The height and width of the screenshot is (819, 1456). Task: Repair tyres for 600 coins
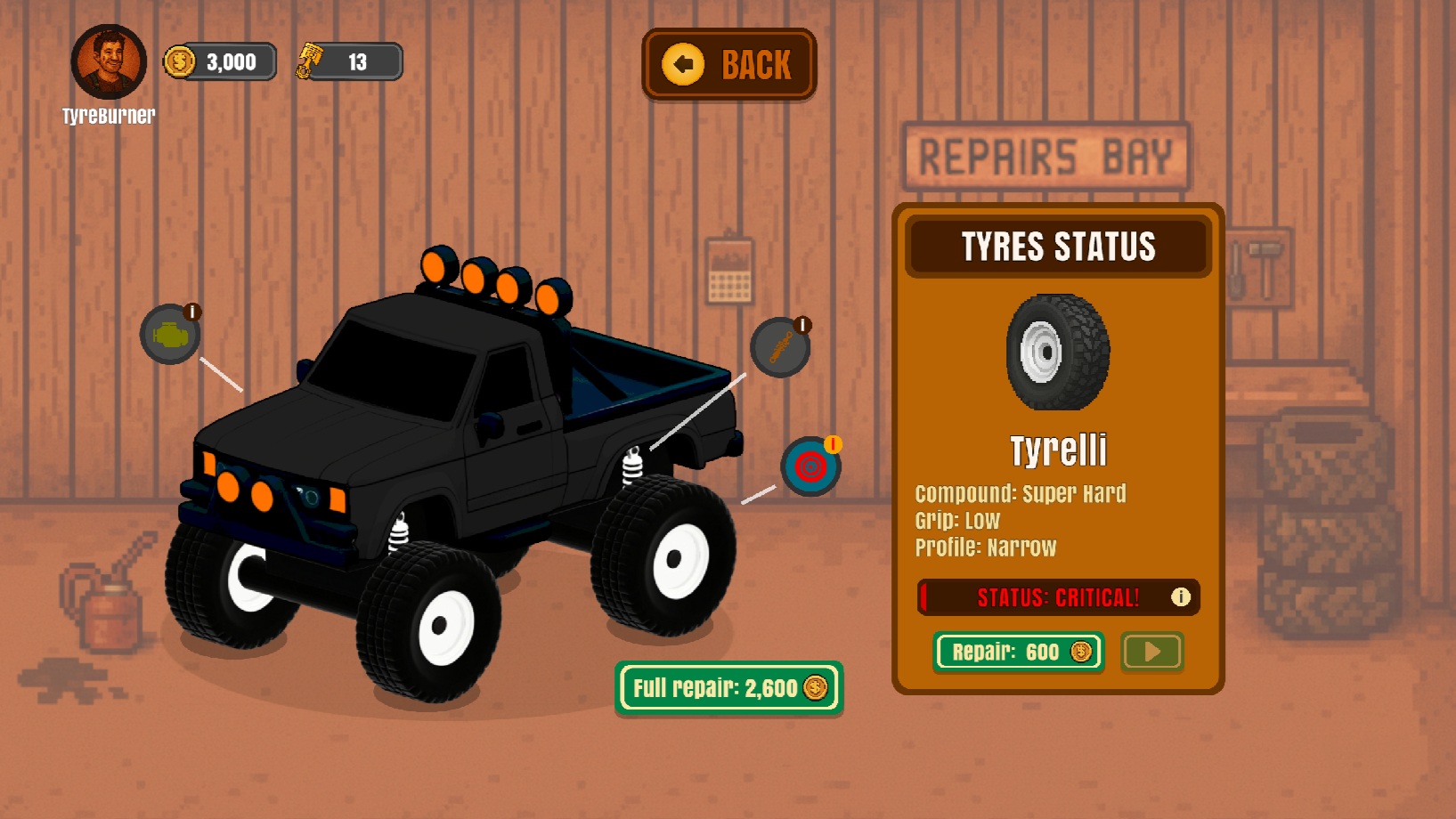(x=1019, y=653)
